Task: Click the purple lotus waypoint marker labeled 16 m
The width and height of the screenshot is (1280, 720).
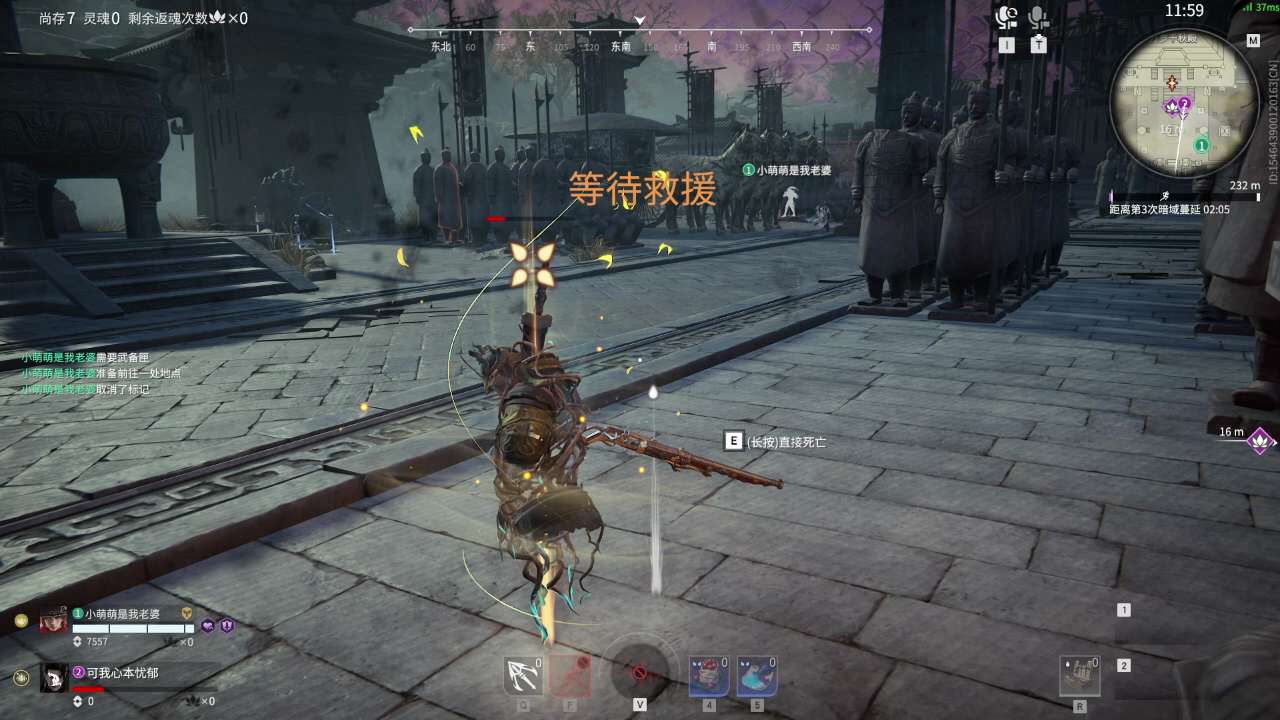Action: [1260, 439]
